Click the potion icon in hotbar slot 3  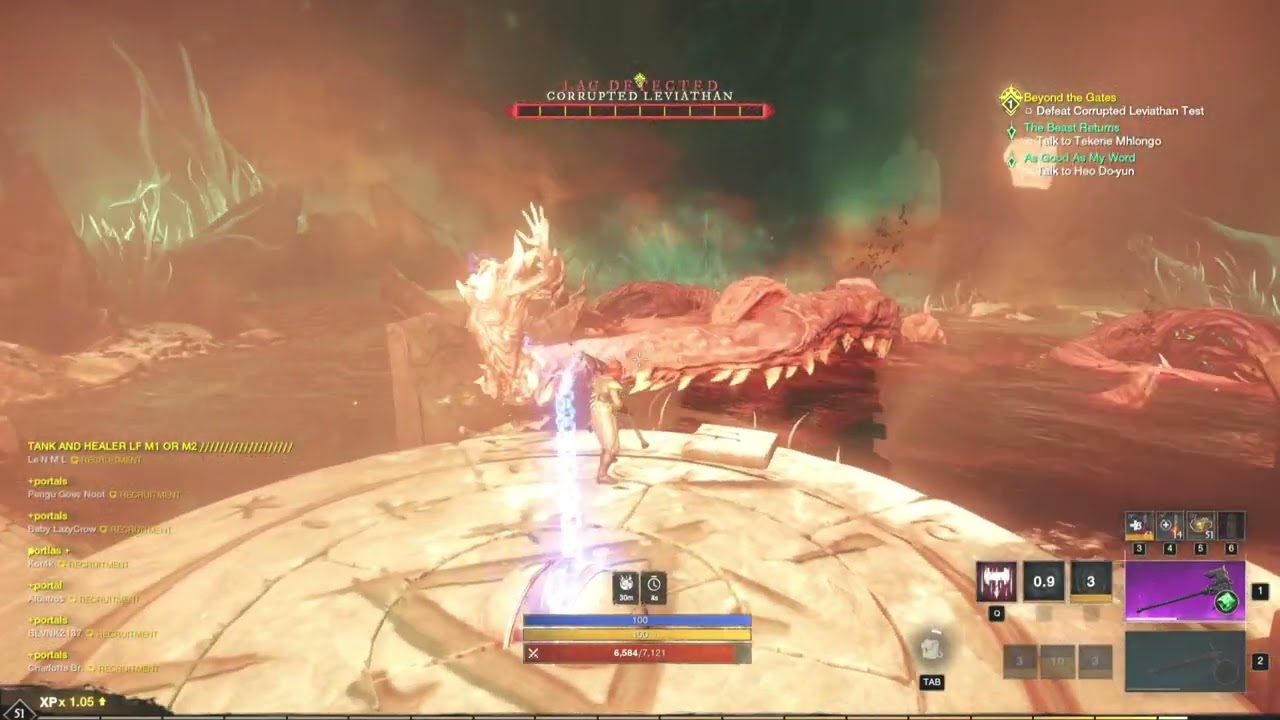(1140, 526)
